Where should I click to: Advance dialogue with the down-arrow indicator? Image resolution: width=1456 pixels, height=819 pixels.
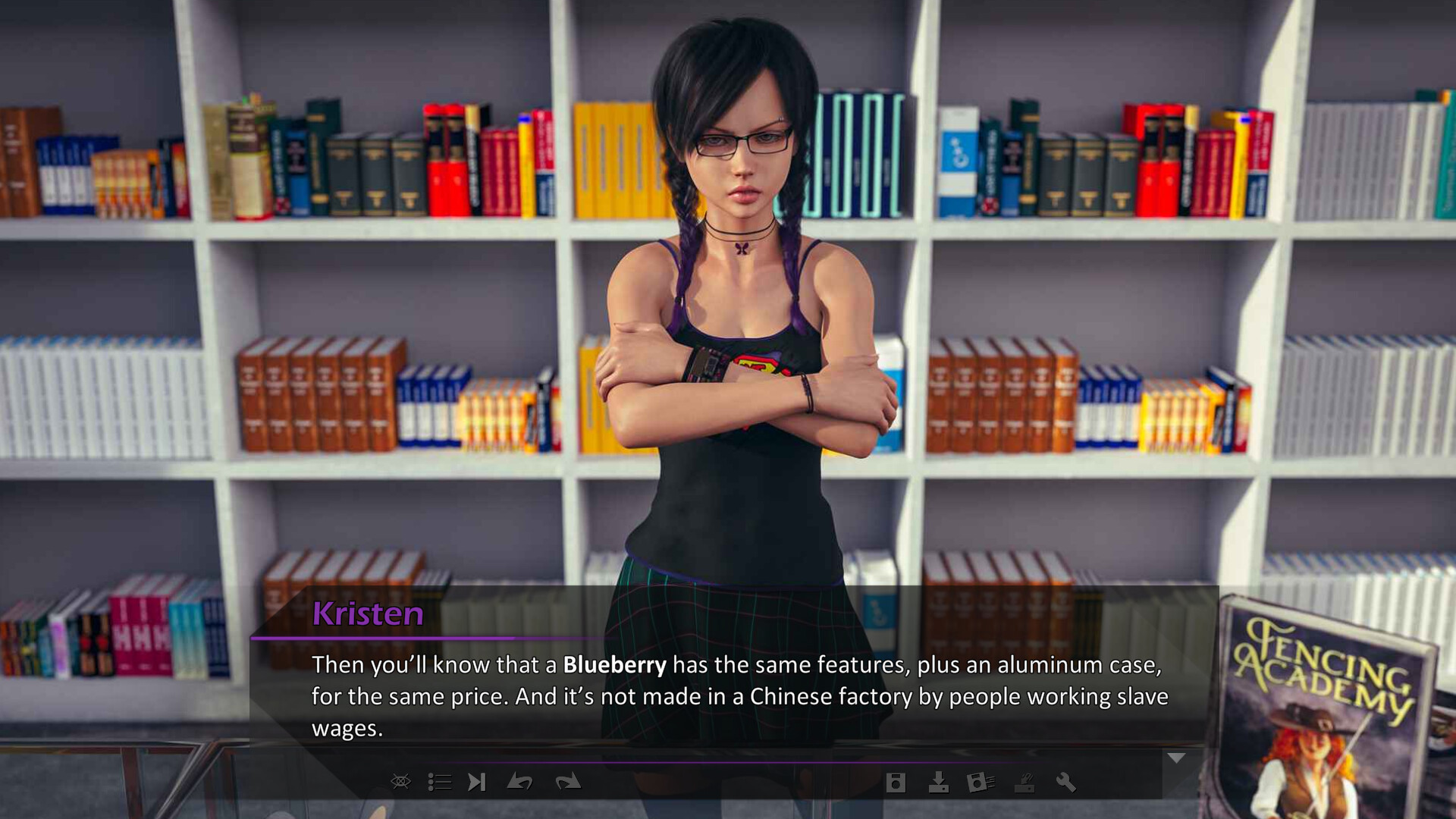[1176, 758]
